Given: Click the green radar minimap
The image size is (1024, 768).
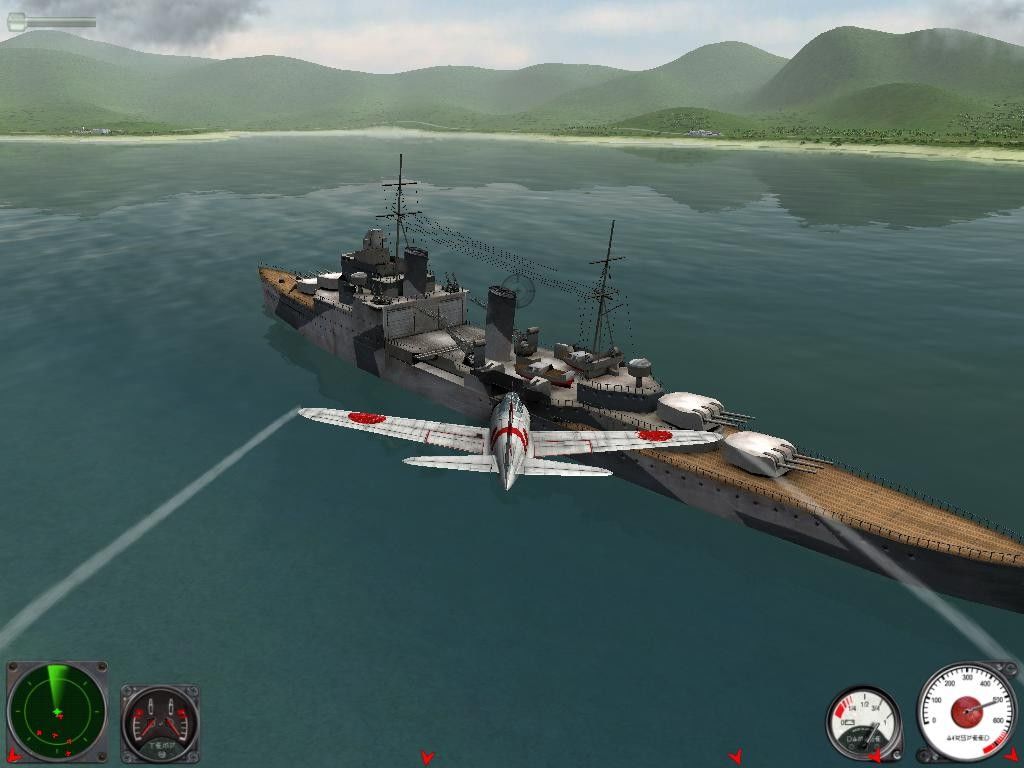Looking at the screenshot, I should 57,712.
